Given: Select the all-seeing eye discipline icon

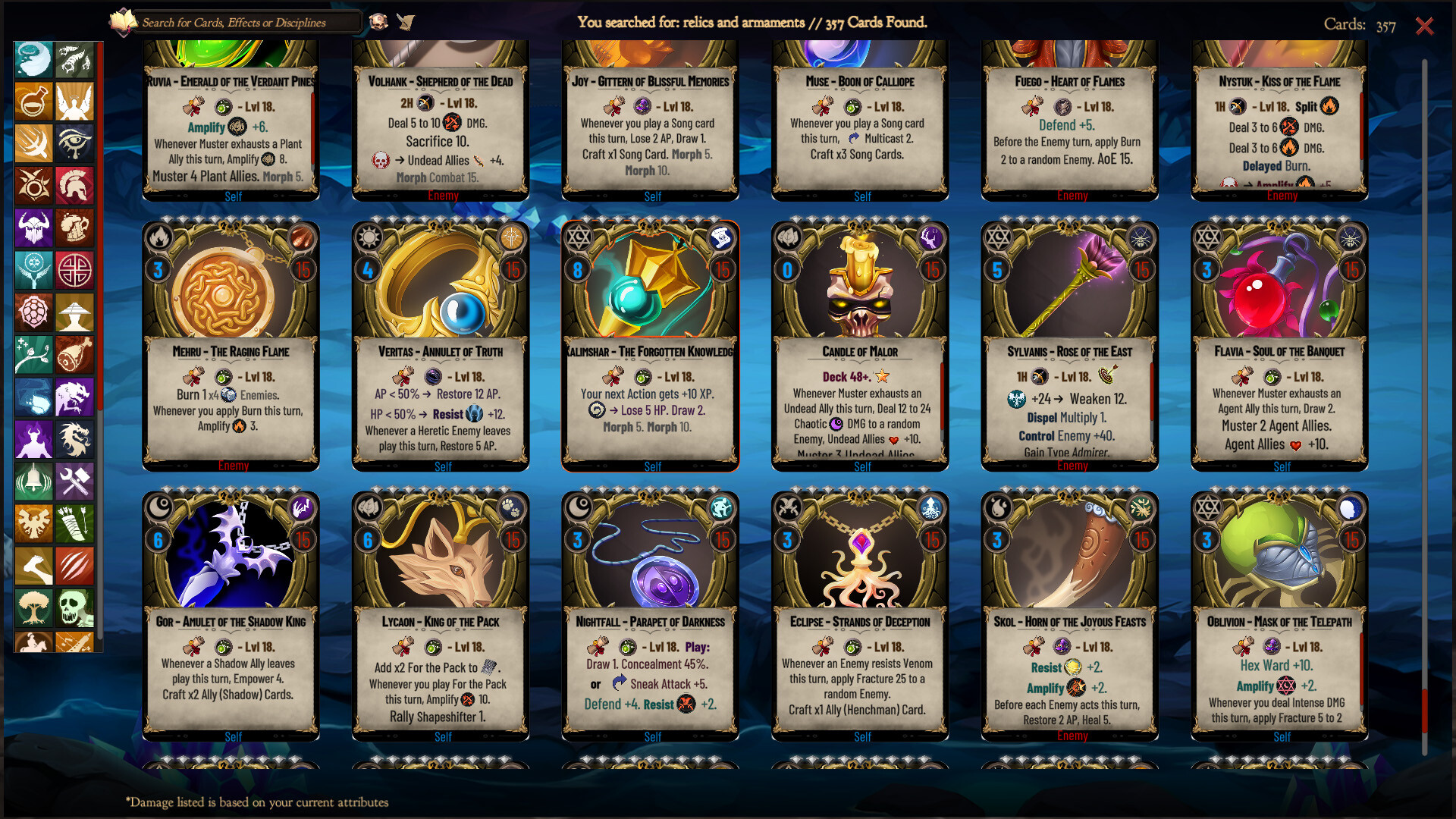Looking at the screenshot, I should pos(74,144).
